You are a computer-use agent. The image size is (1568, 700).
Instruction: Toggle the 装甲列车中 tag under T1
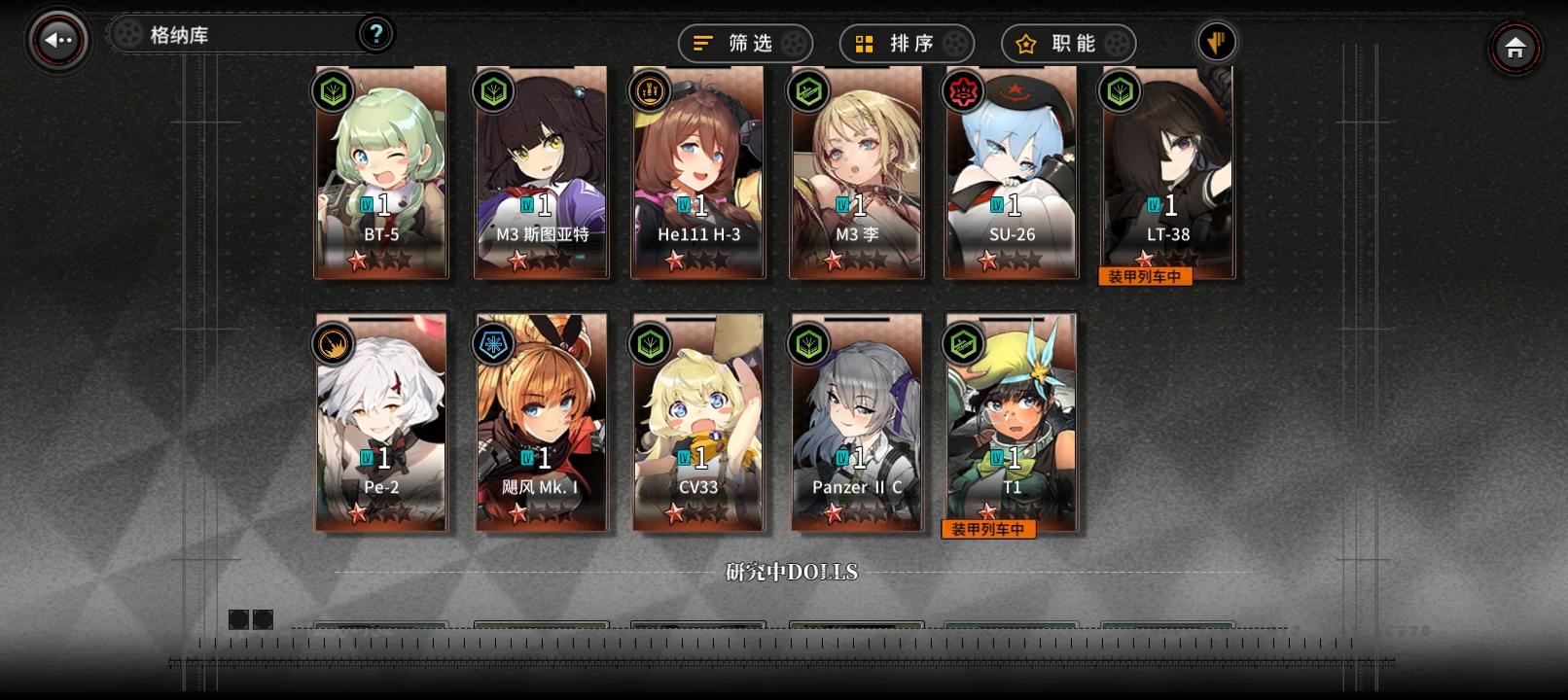tap(989, 529)
